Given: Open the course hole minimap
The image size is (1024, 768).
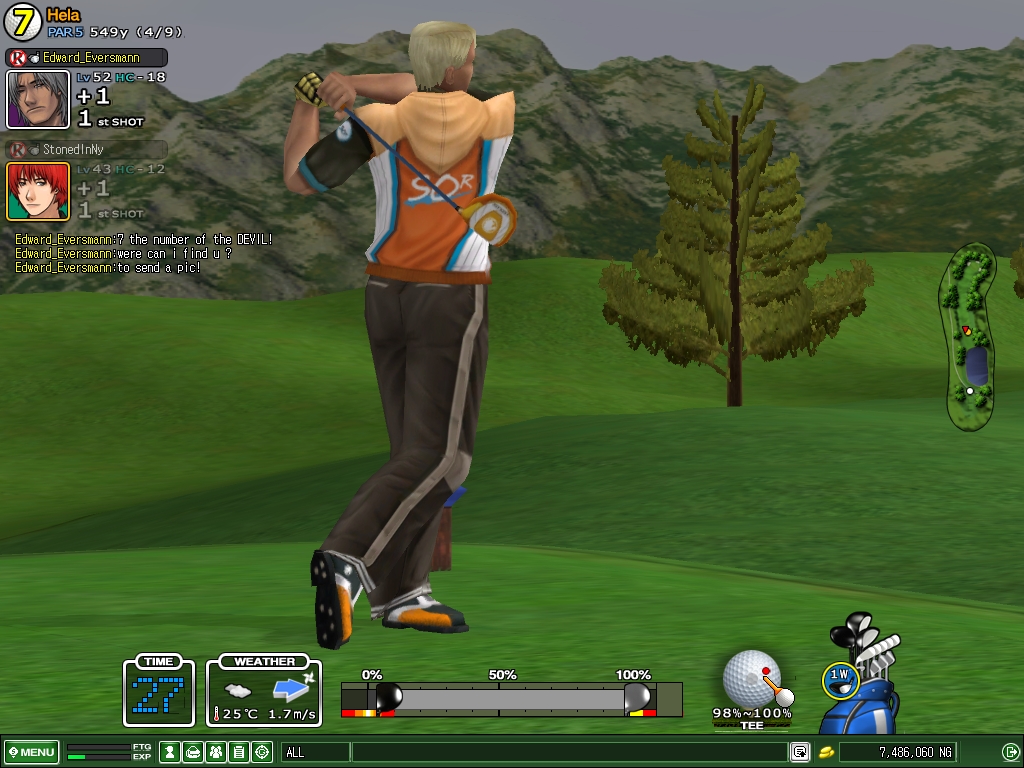Looking at the screenshot, I should 967,336.
